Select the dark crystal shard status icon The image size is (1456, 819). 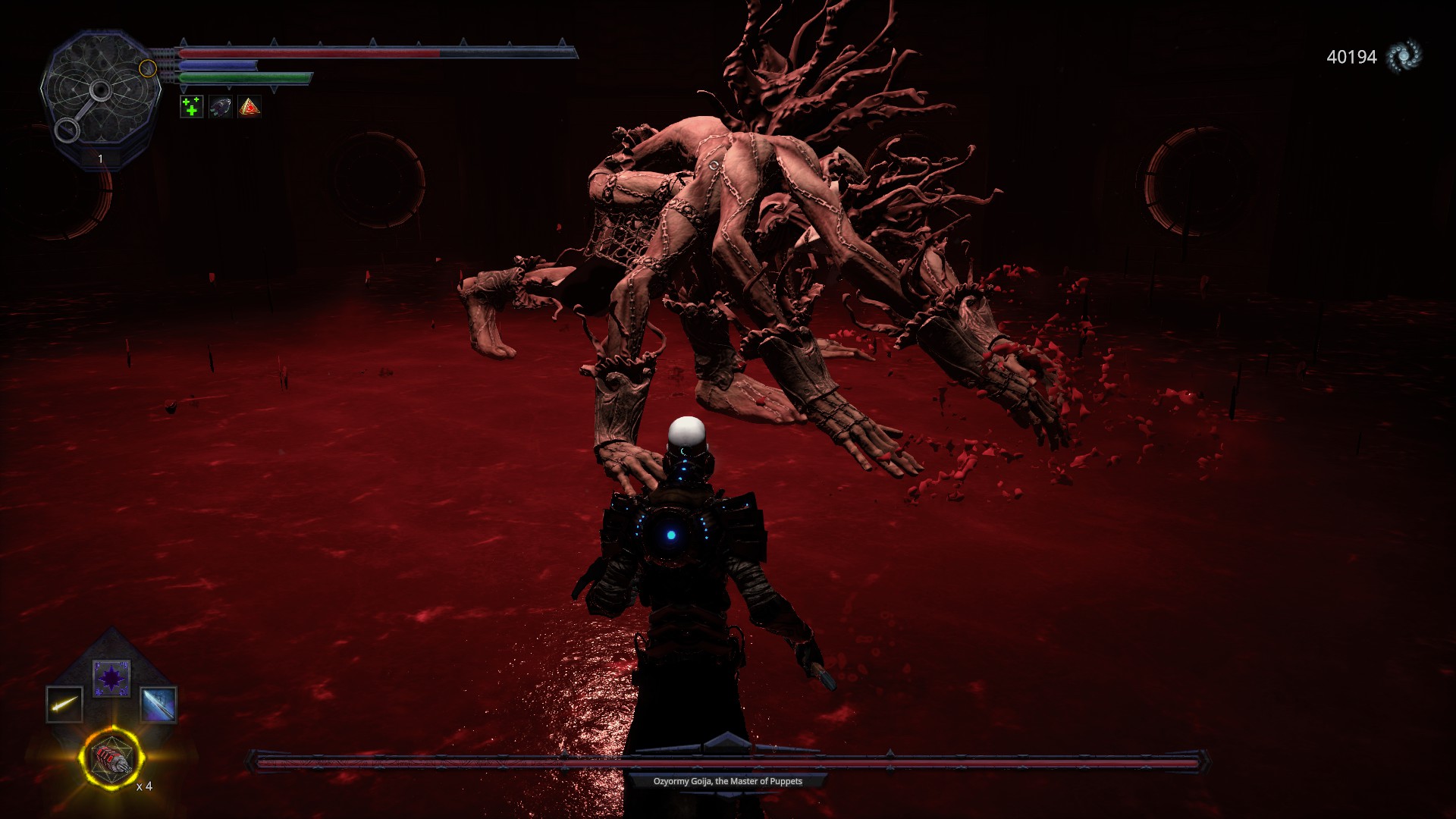pos(220,107)
